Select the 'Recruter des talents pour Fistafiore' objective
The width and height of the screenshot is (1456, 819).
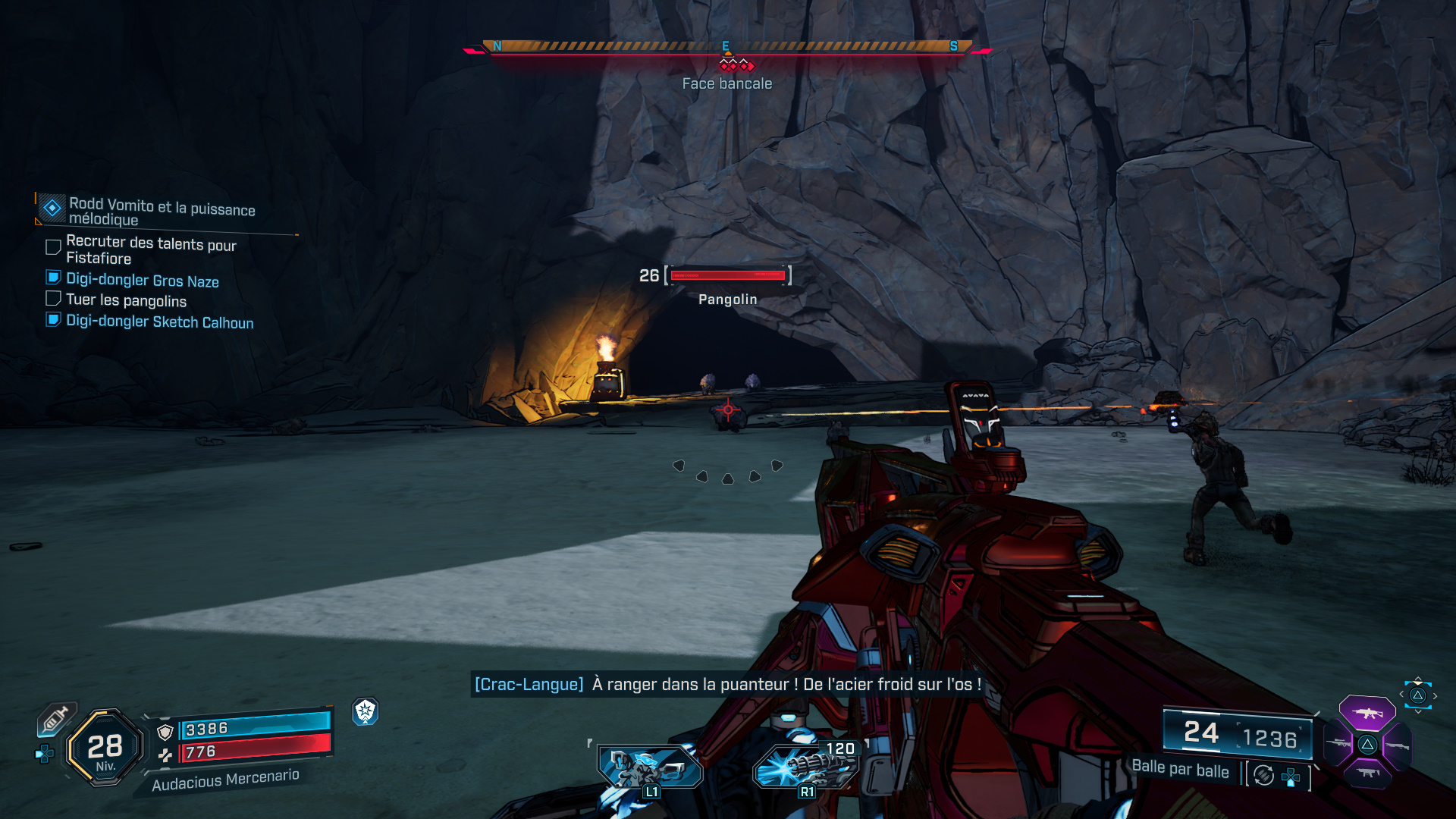pyautogui.click(x=151, y=249)
